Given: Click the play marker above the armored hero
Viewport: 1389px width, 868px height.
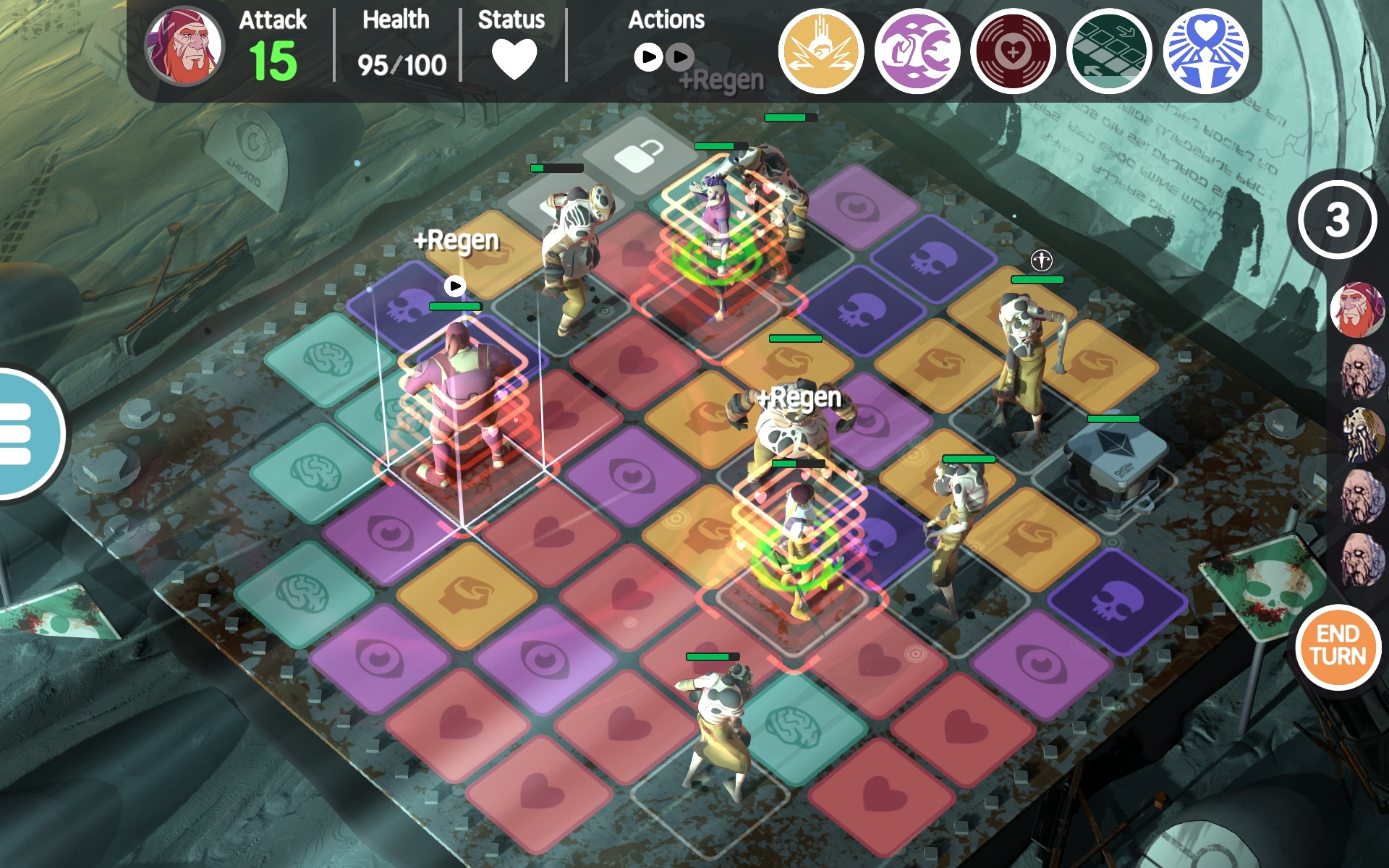Looking at the screenshot, I should click(456, 284).
